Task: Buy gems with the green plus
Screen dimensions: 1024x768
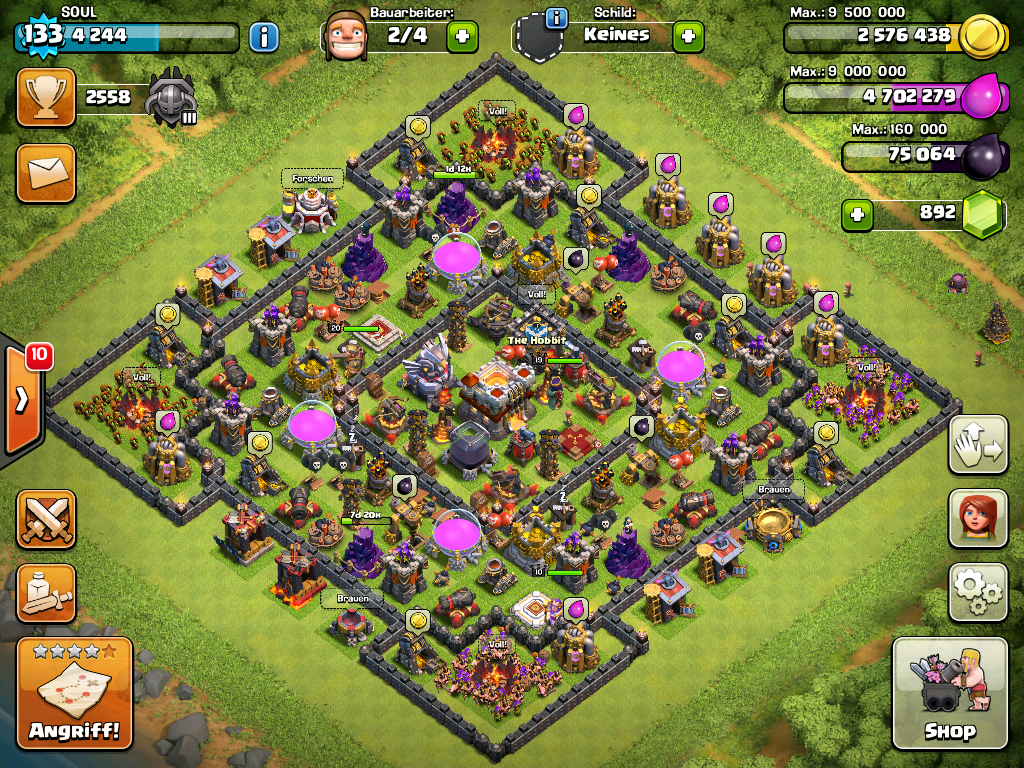Action: pyautogui.click(x=857, y=213)
